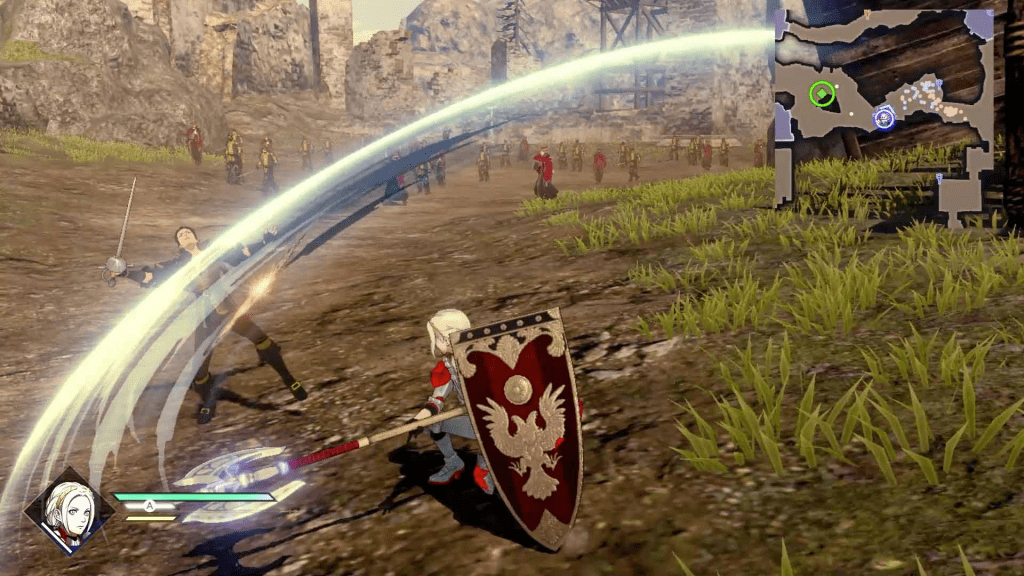Screen dimensions: 1024x576
Task: Click the green circled objective marker on minimap
Action: coord(822,94)
